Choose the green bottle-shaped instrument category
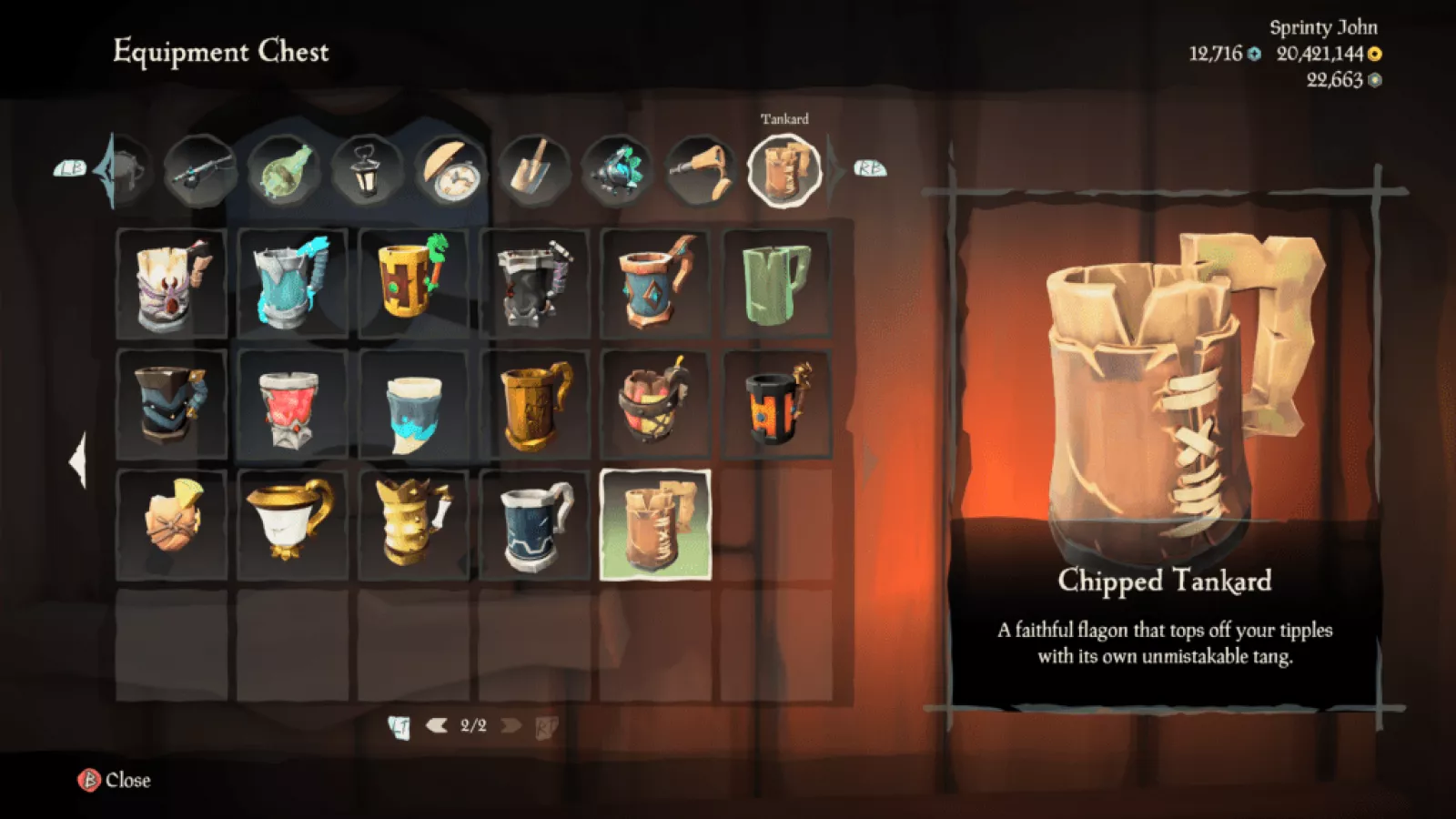 284,169
